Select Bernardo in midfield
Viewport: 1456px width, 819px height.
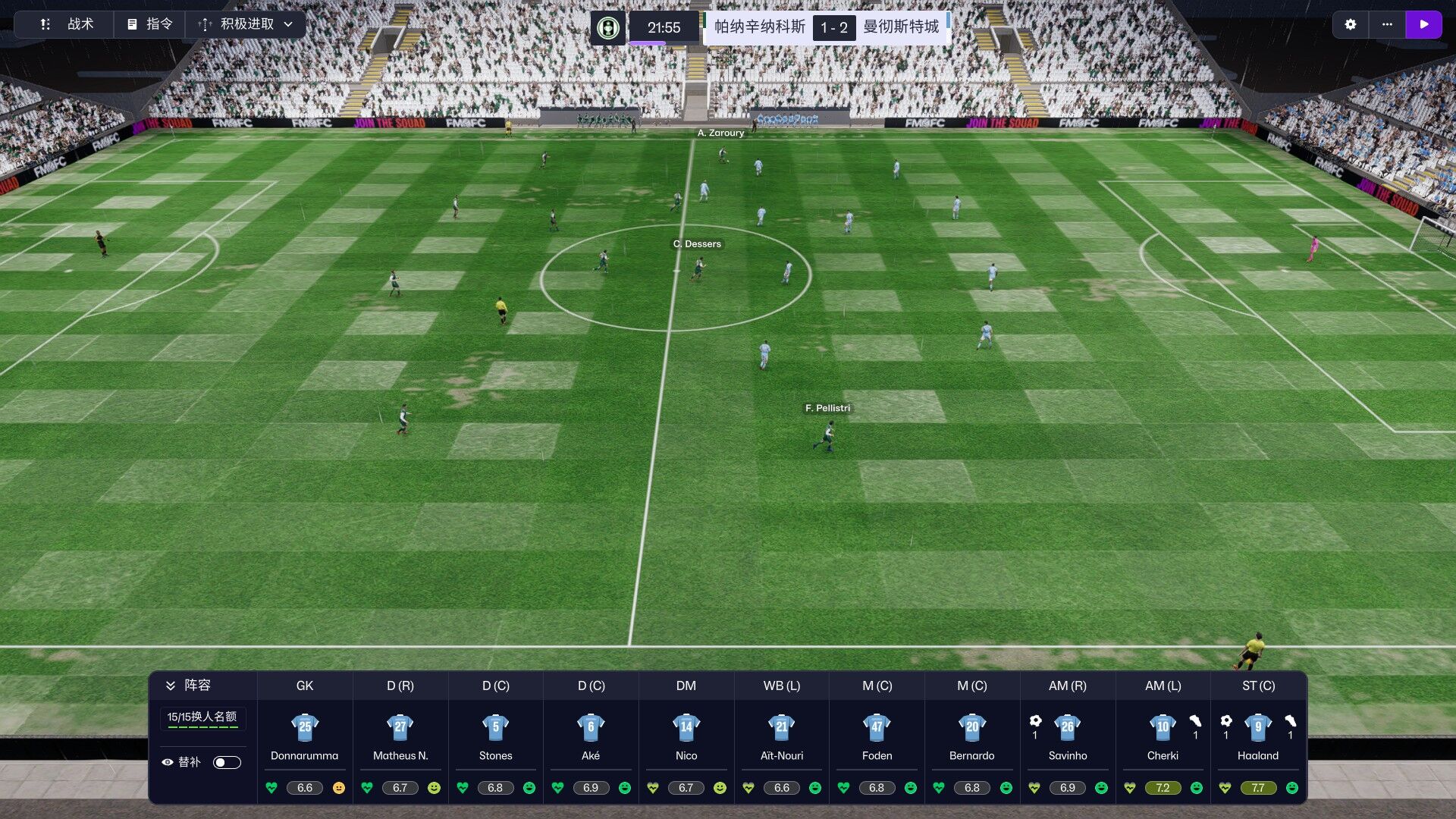(972, 736)
